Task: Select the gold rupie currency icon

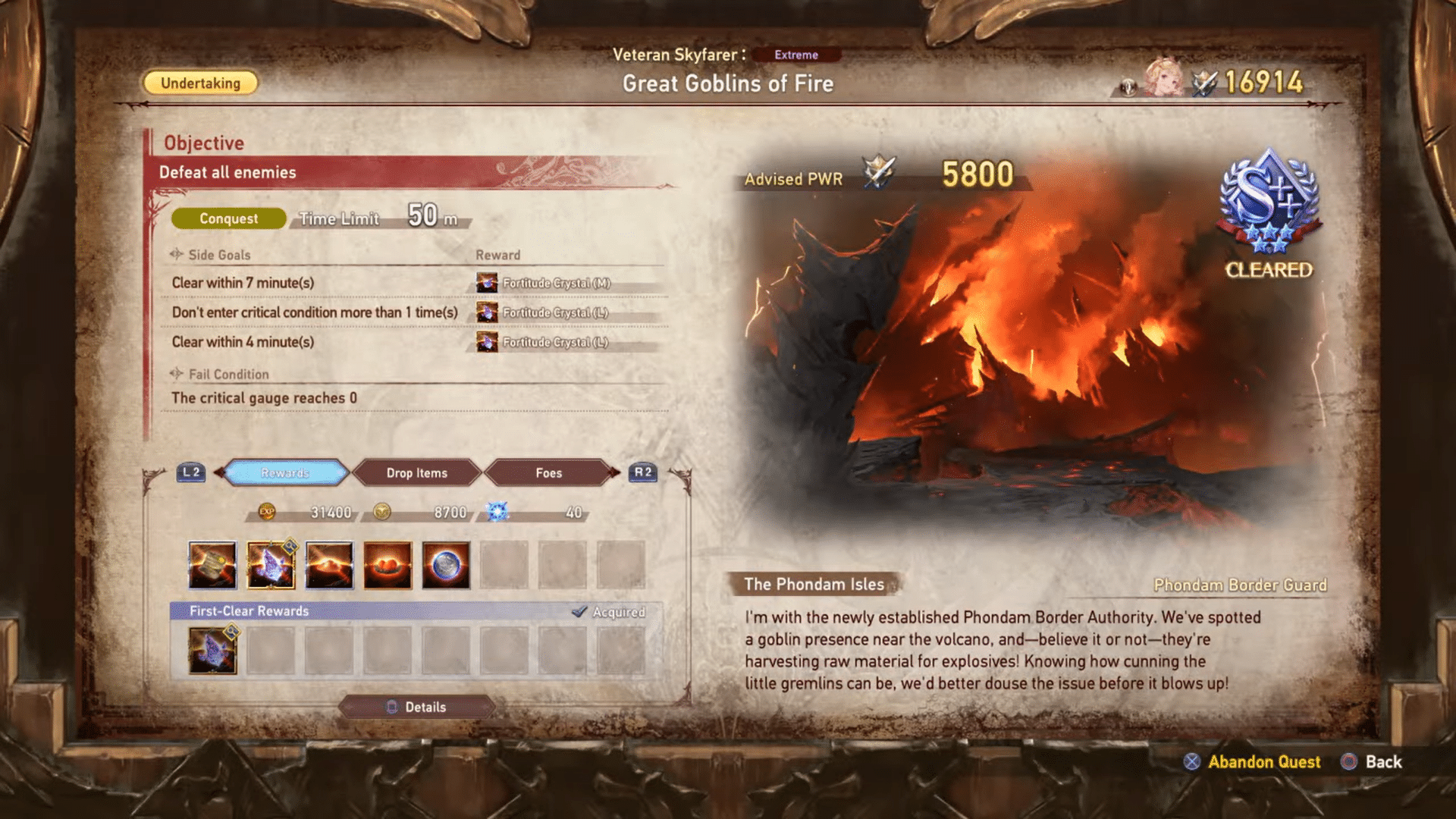Action: (381, 513)
